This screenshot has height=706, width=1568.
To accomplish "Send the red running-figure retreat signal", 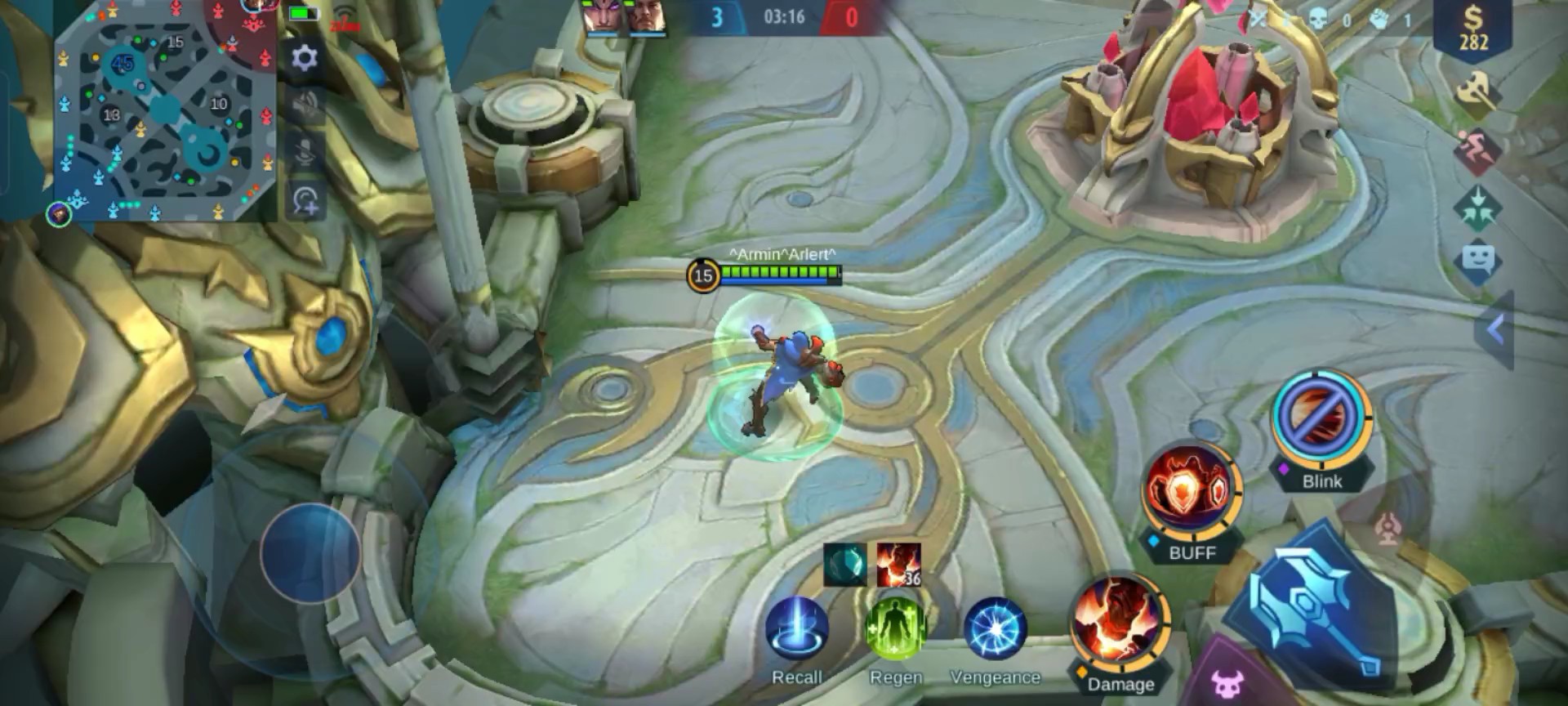I will click(1477, 150).
